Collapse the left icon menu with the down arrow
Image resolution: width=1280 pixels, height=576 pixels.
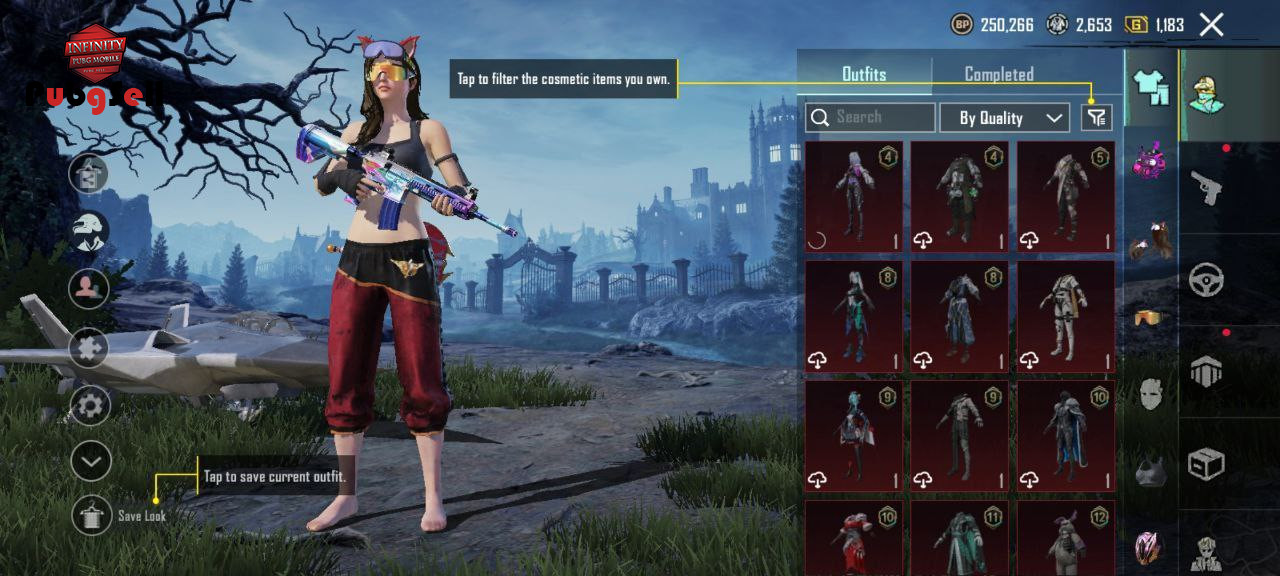tap(90, 461)
